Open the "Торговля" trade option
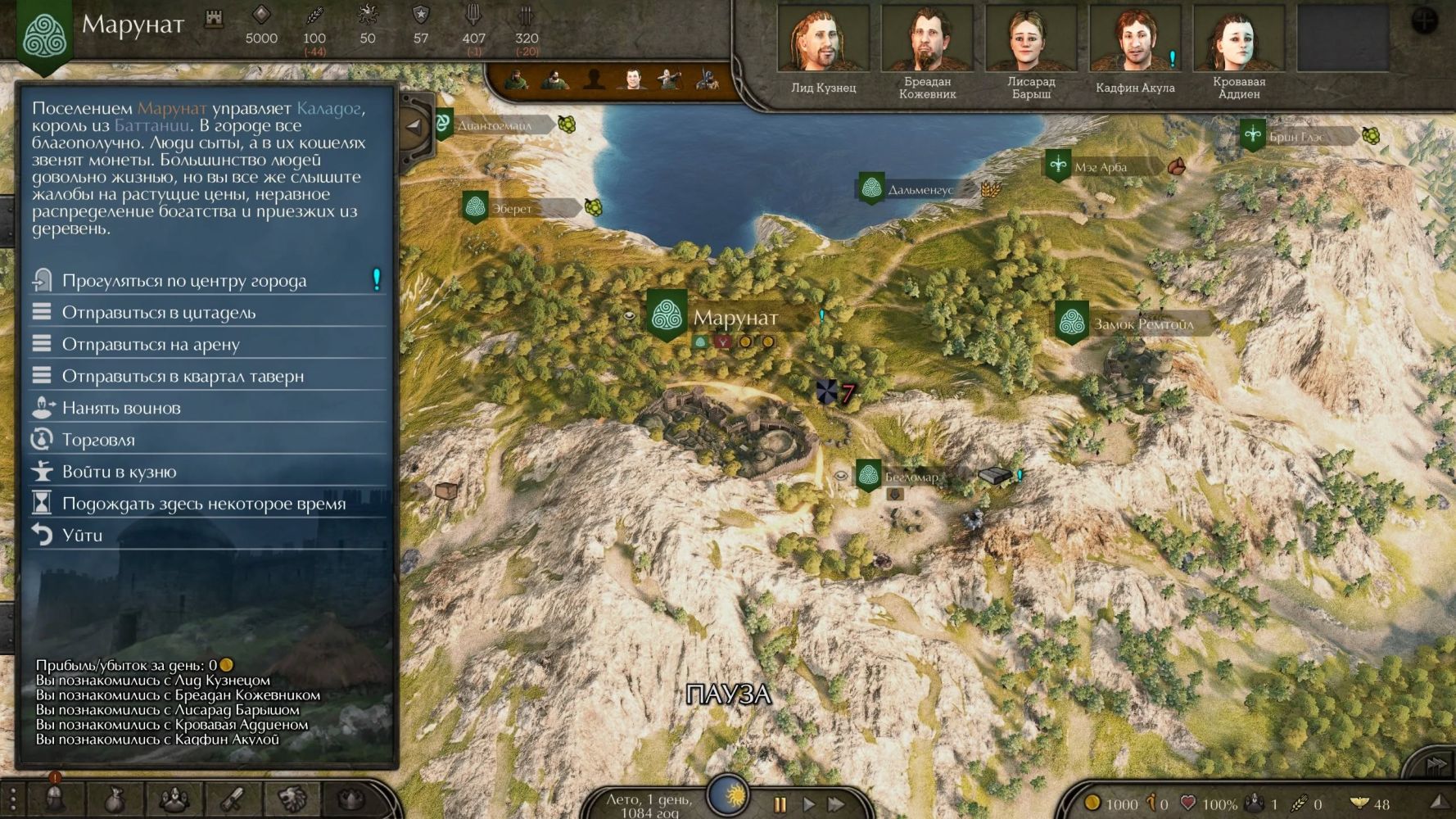1456x819 pixels. [x=98, y=440]
